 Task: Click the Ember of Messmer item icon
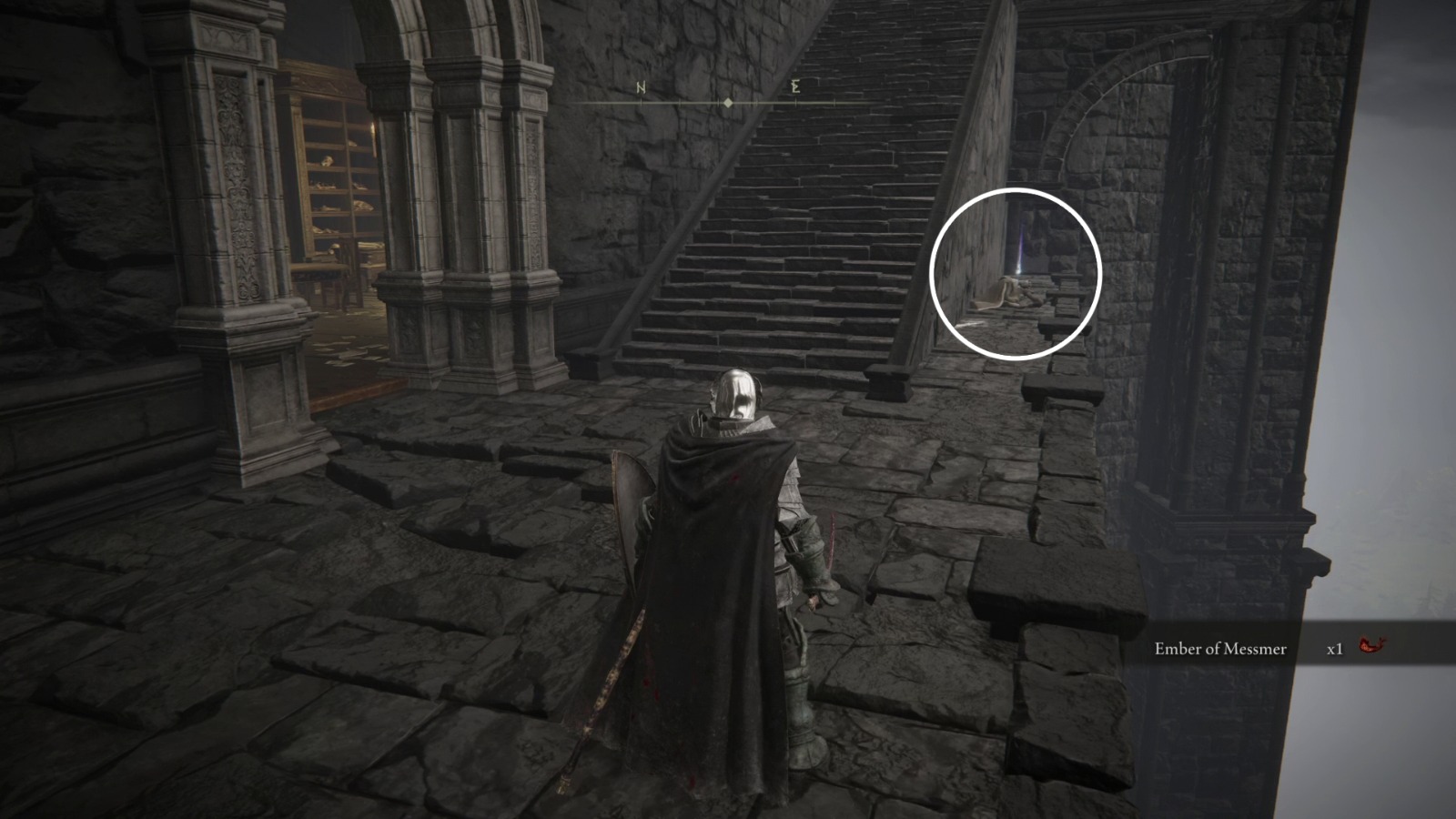coord(1370,645)
